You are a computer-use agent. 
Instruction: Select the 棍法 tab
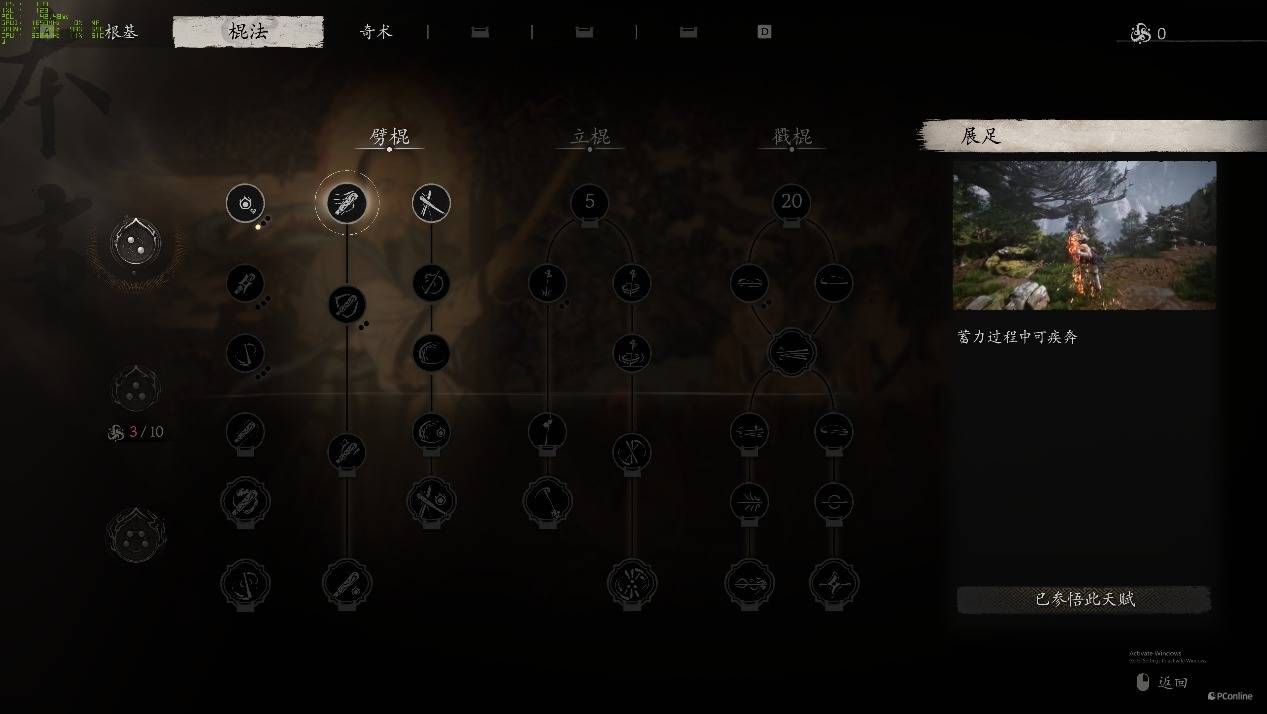248,32
